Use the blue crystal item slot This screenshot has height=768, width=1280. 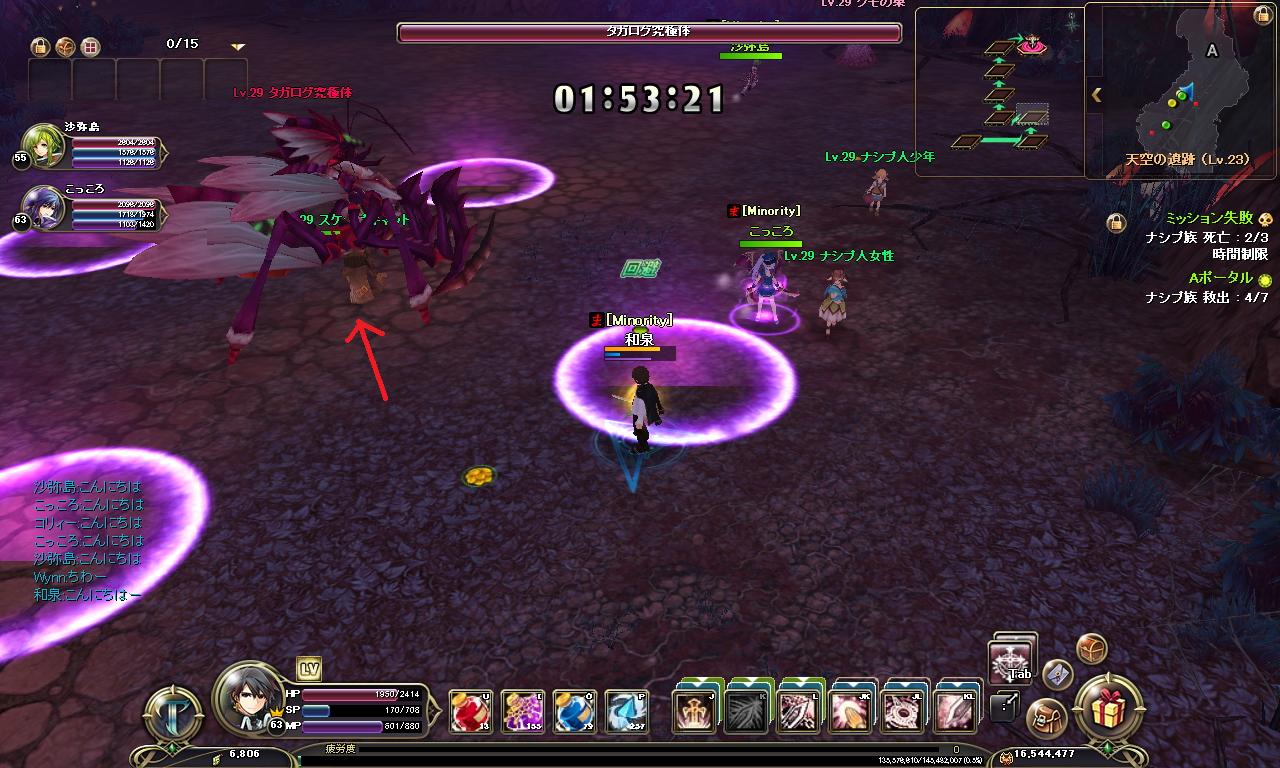click(x=626, y=711)
